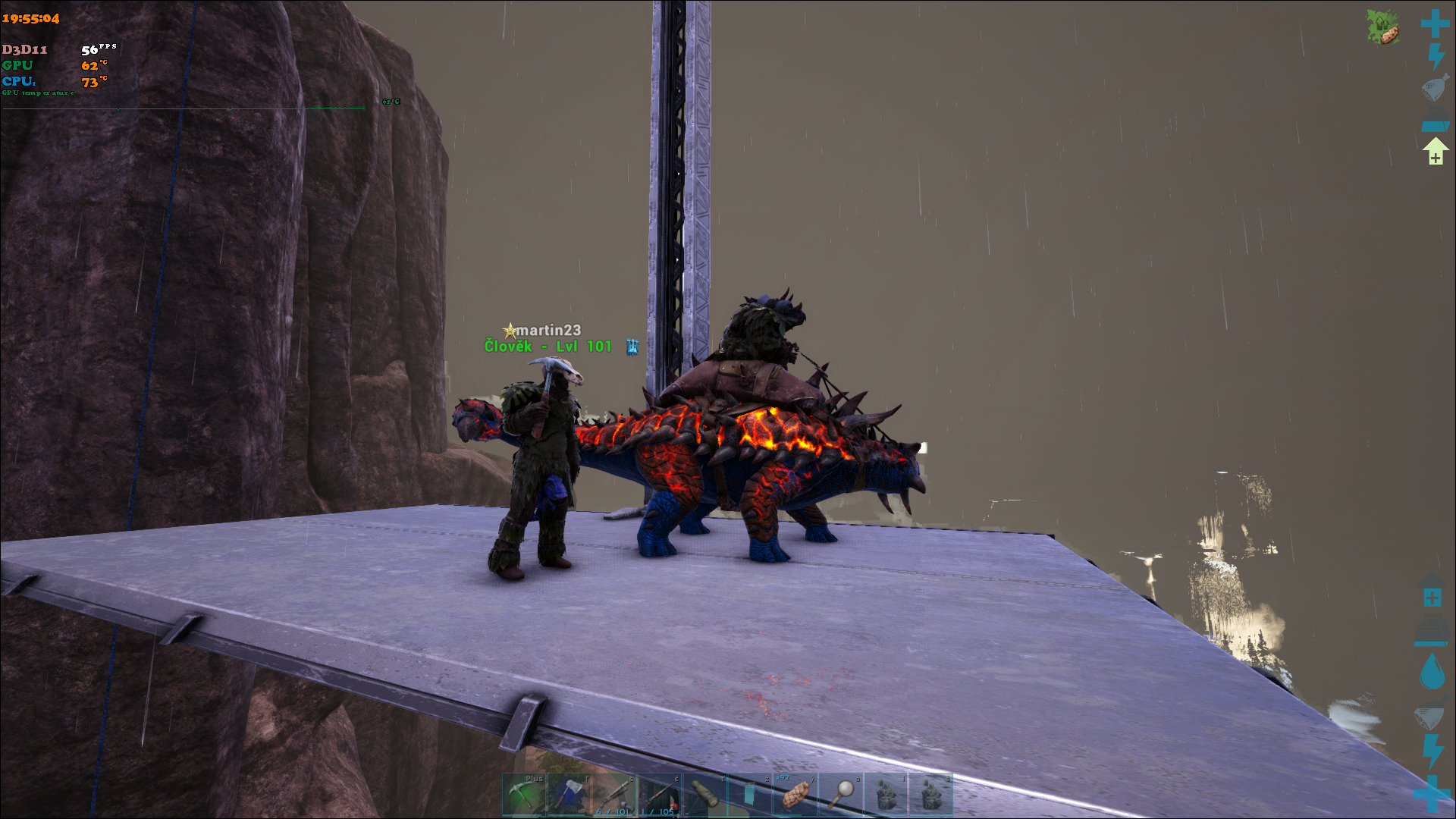Click the green food buff status icon
Image resolution: width=1456 pixels, height=819 pixels.
click(x=1382, y=27)
